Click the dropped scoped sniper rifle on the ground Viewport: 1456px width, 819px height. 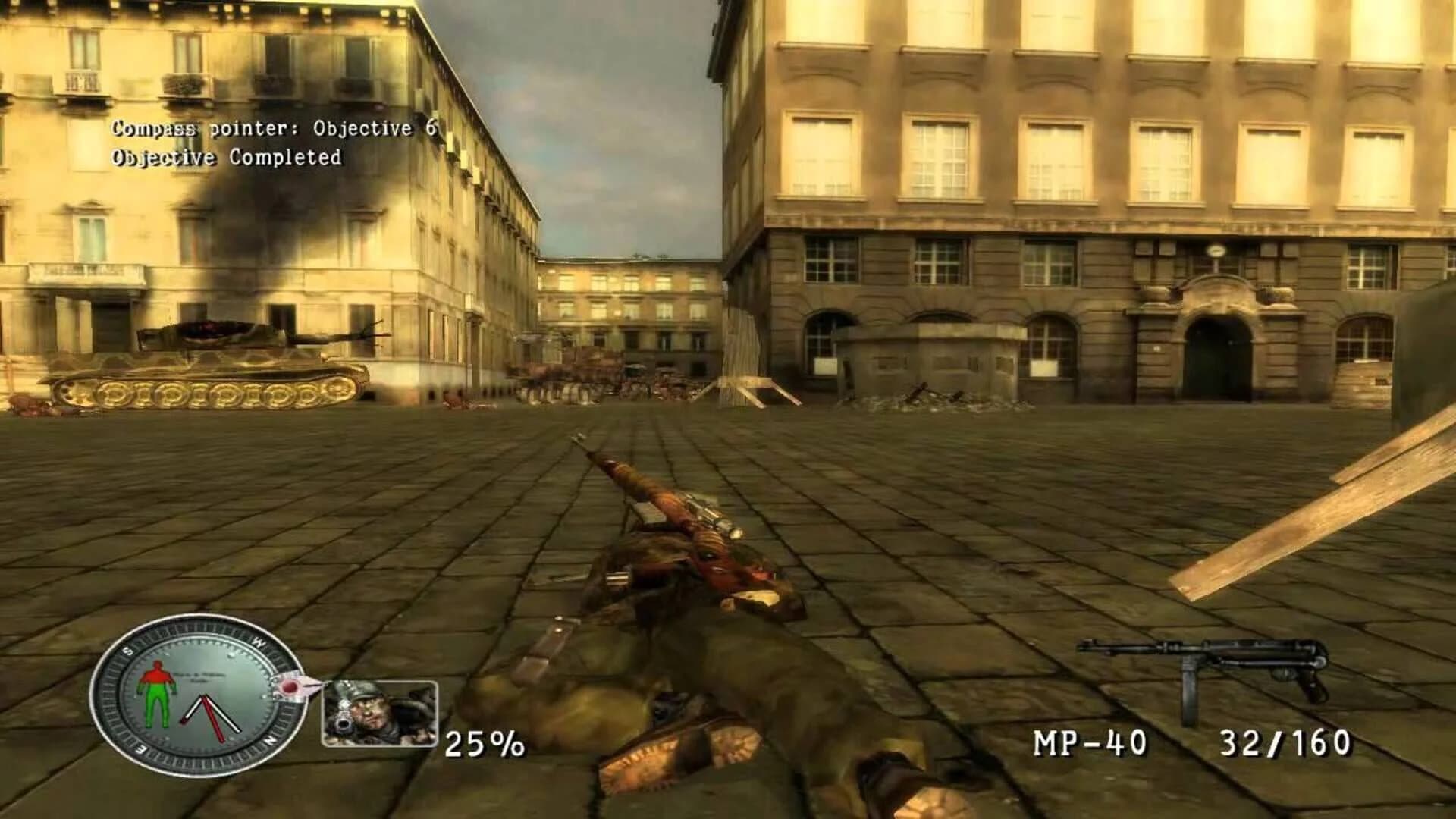click(667, 500)
